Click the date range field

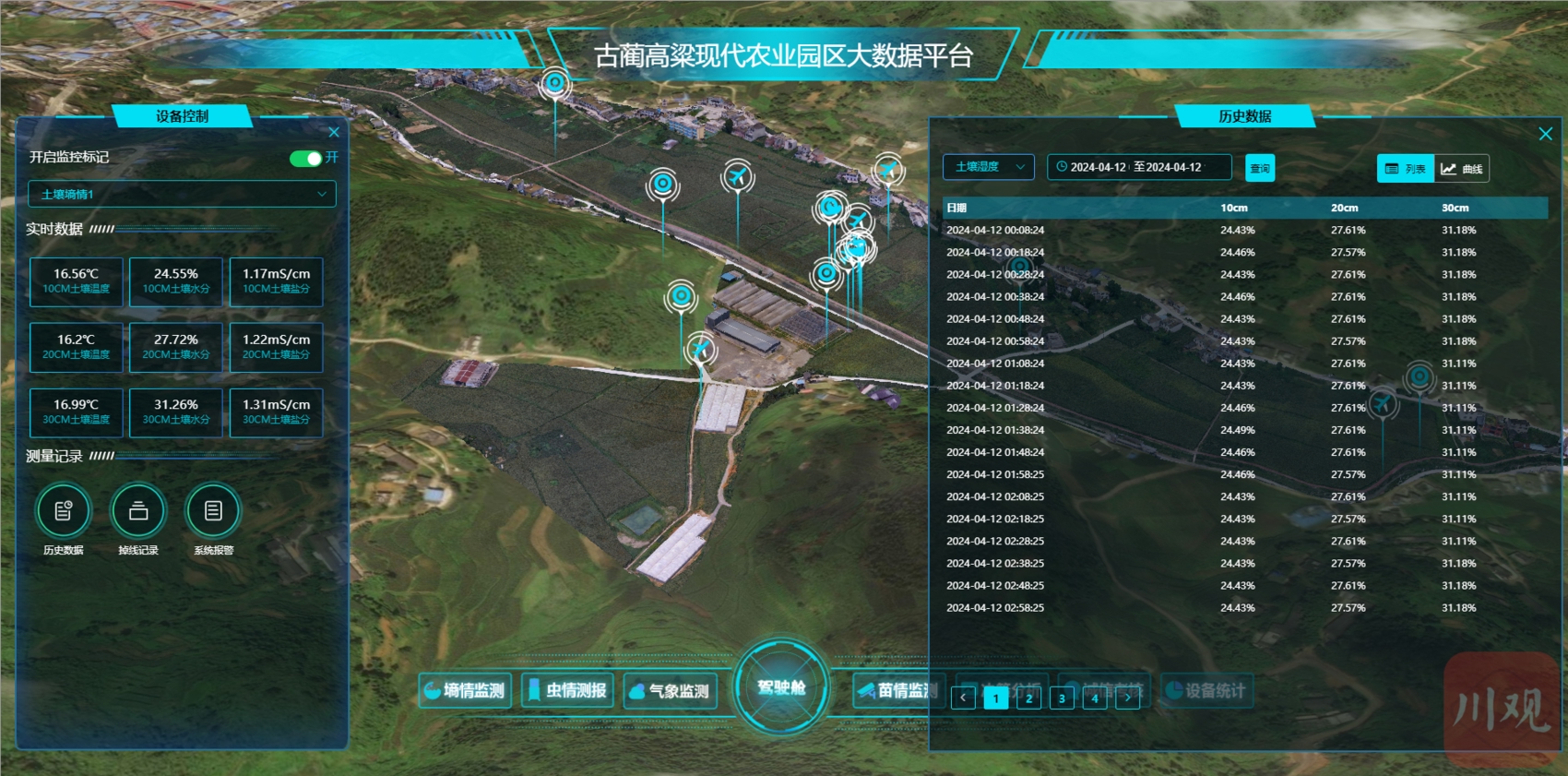pyautogui.click(x=1139, y=167)
